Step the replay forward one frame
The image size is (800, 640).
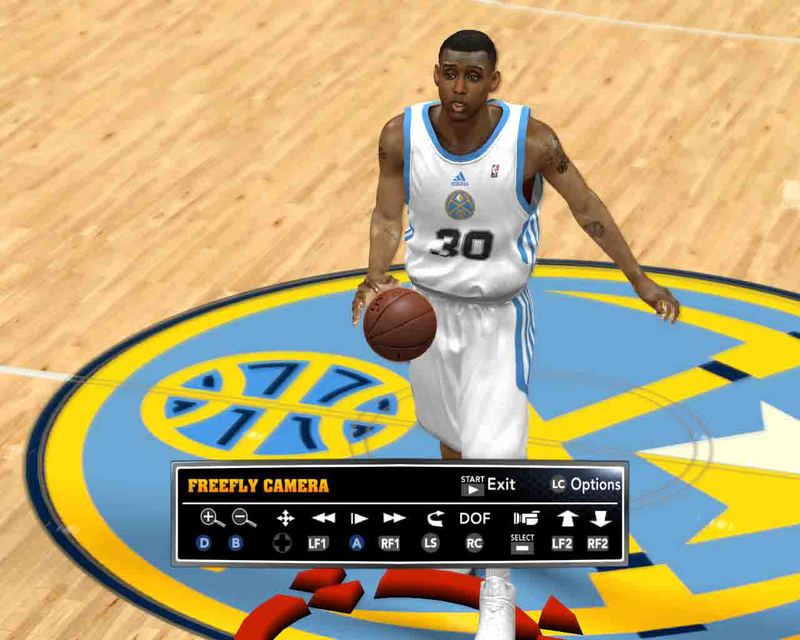(x=358, y=518)
